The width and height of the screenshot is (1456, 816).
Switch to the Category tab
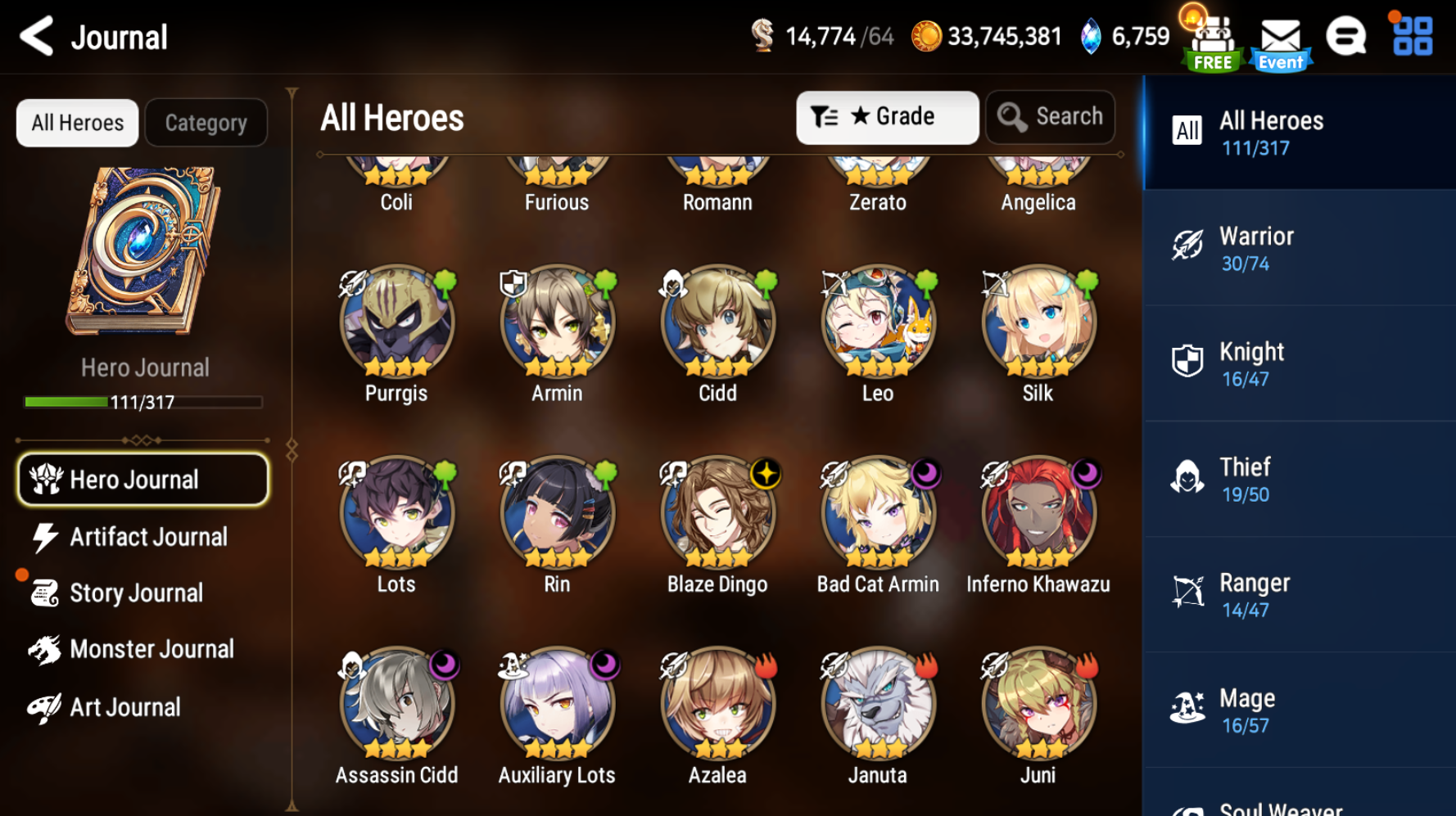tap(206, 122)
